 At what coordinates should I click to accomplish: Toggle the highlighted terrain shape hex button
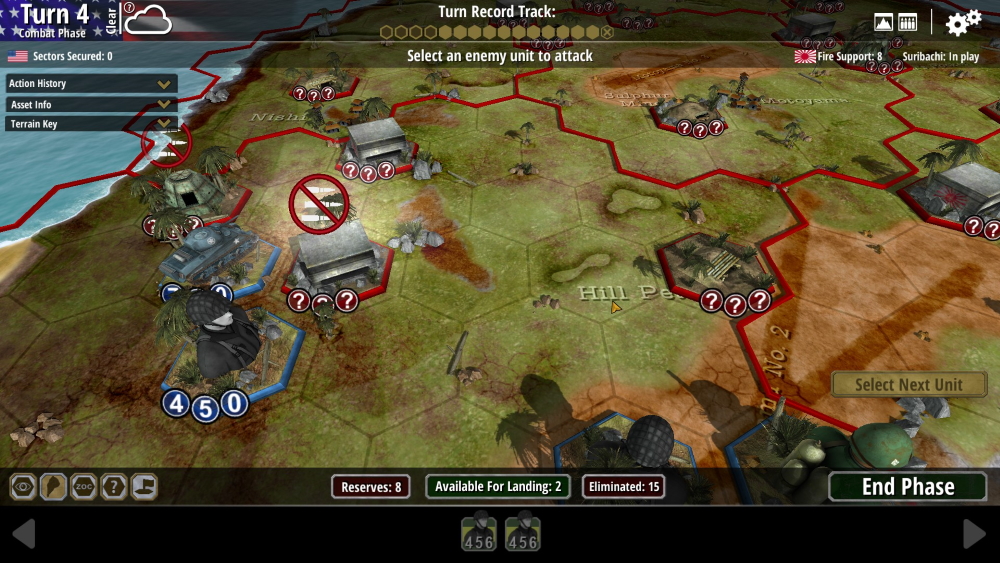53,487
